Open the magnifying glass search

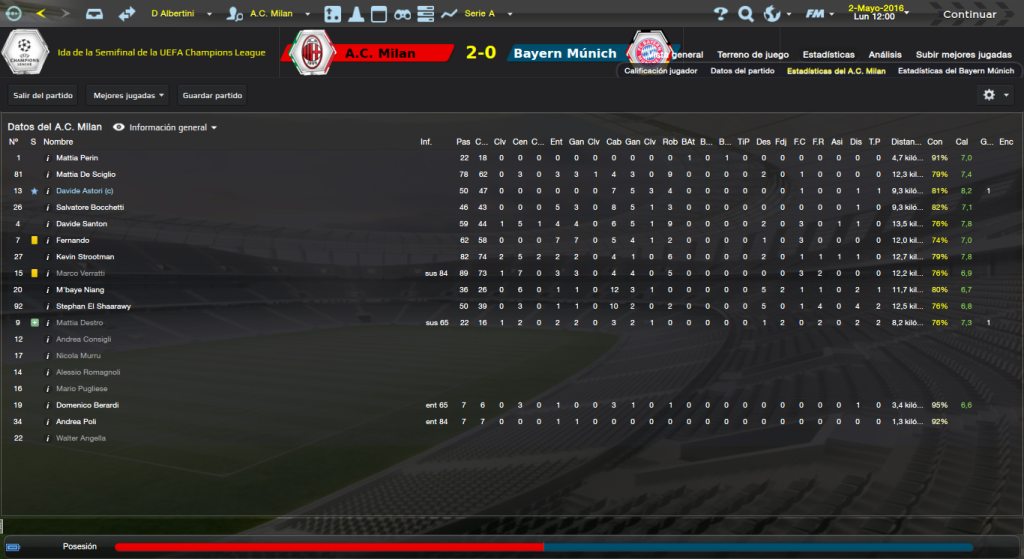tap(746, 15)
